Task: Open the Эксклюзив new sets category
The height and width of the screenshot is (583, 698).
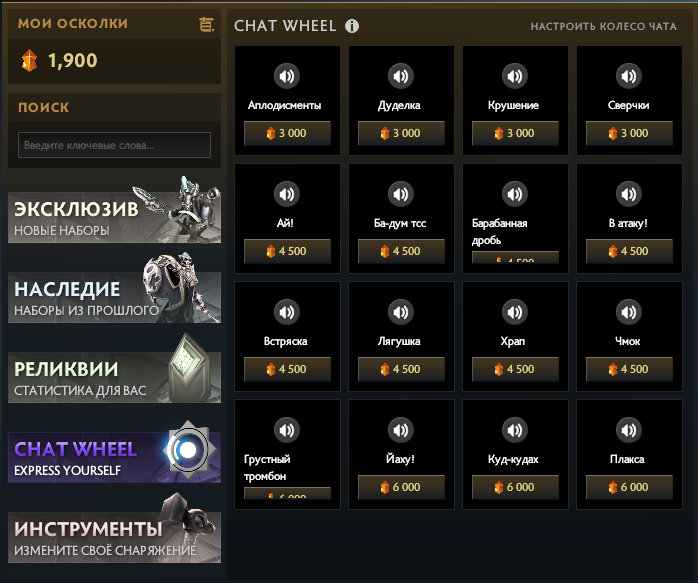Action: click(x=114, y=217)
